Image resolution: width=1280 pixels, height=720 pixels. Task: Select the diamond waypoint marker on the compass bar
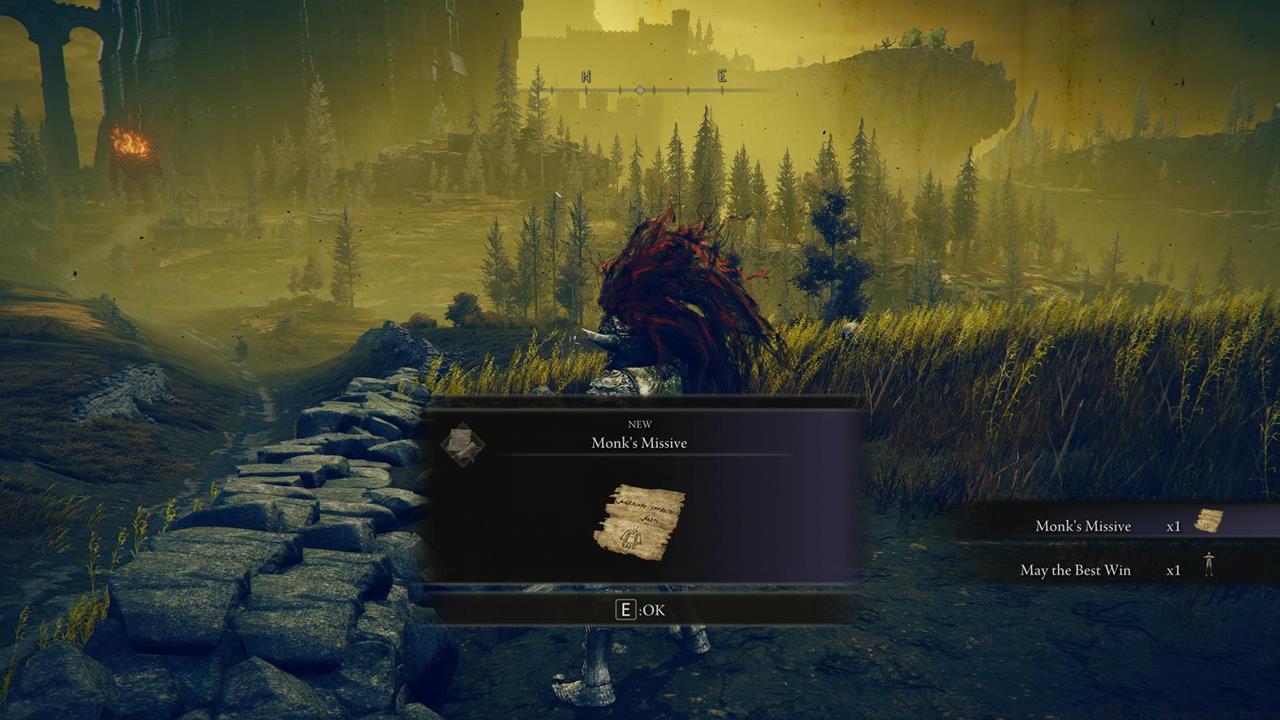[x=640, y=88]
